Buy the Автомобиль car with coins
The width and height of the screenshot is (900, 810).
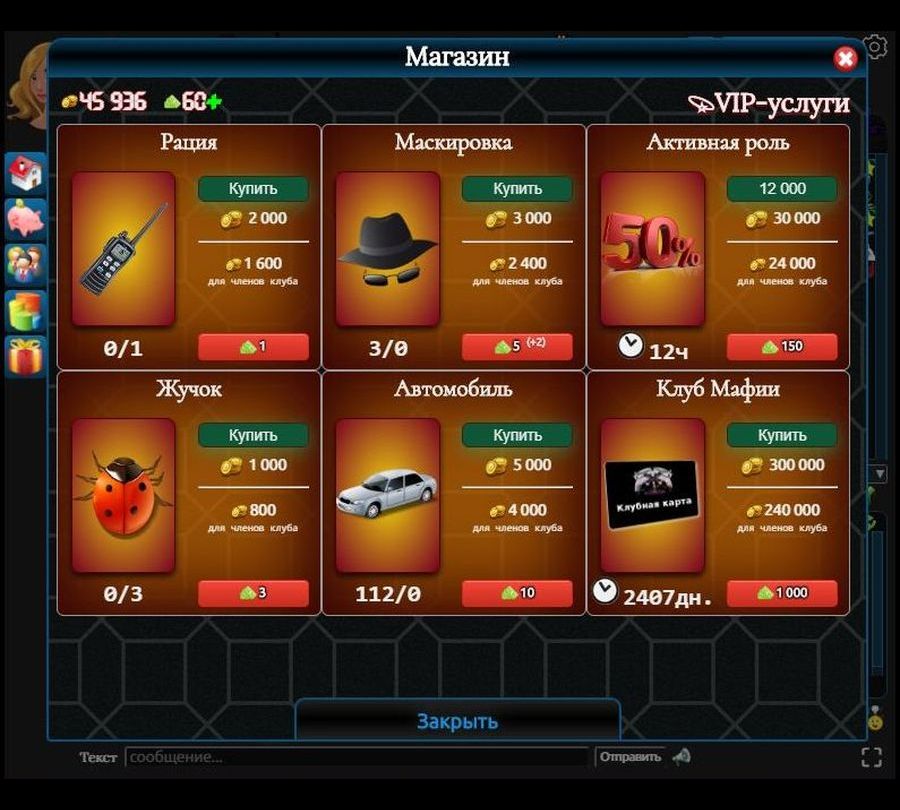(x=517, y=436)
